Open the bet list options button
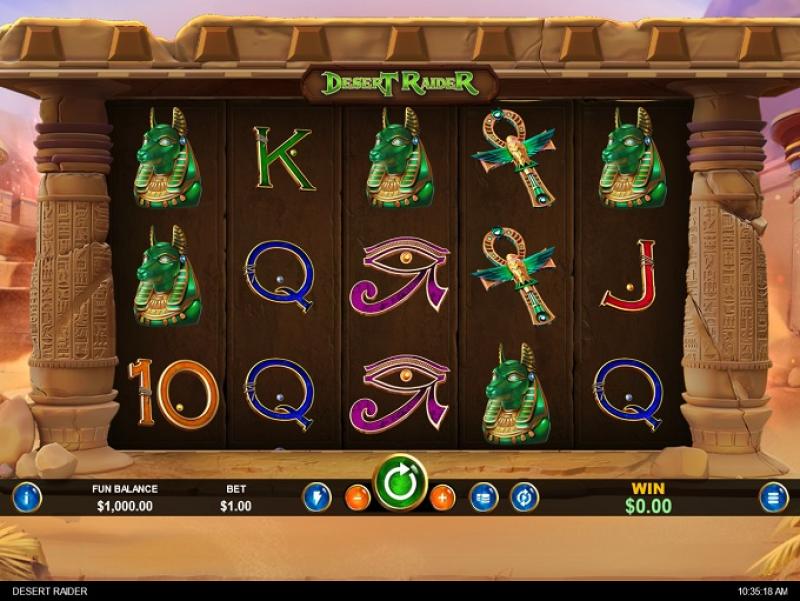 (x=484, y=497)
